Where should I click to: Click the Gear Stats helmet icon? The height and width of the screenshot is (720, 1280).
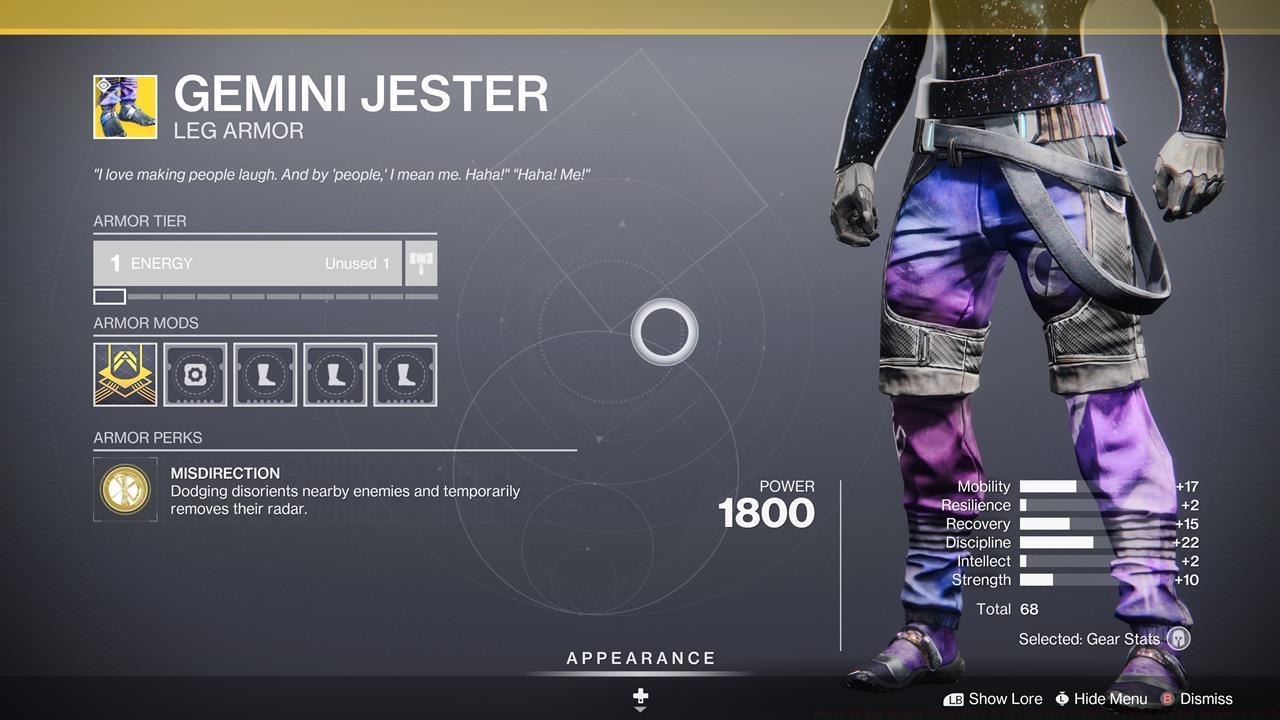tap(1178, 638)
